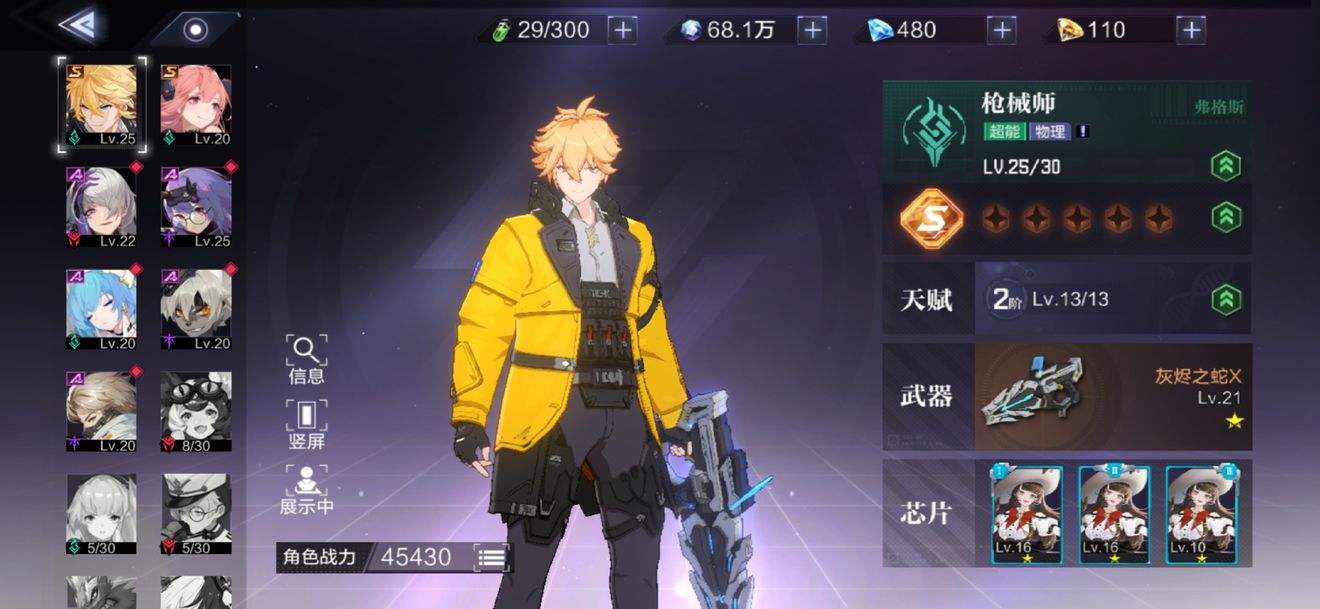
Task: Add blue diamonds with the plus beside 480
Action: click(1001, 30)
